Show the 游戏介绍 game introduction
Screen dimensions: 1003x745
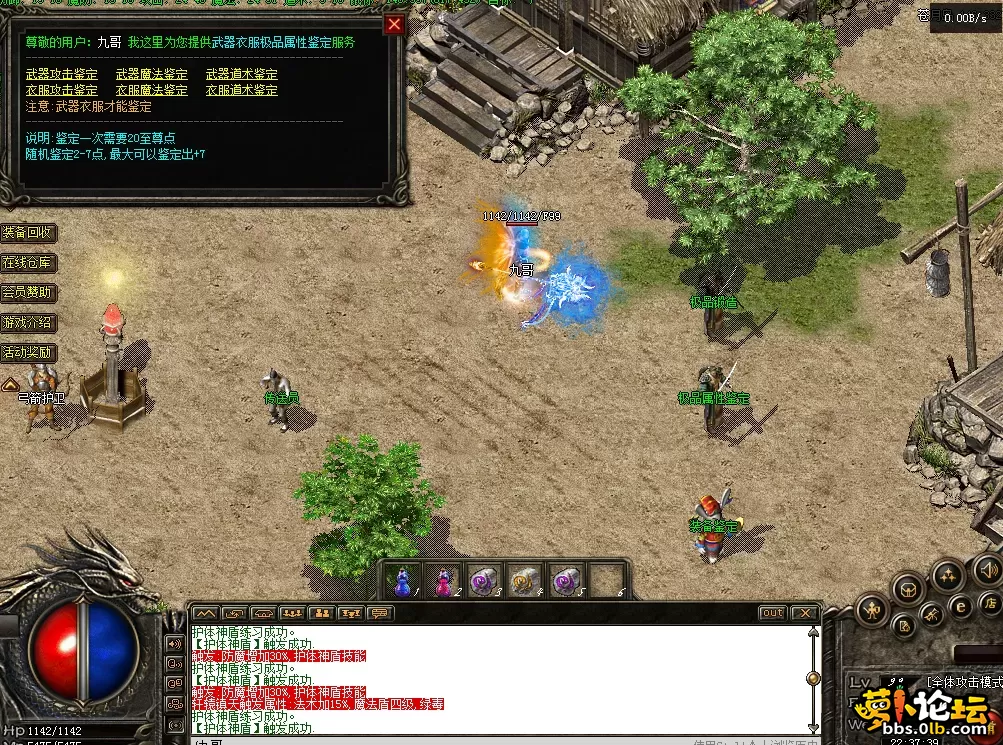click(x=28, y=323)
